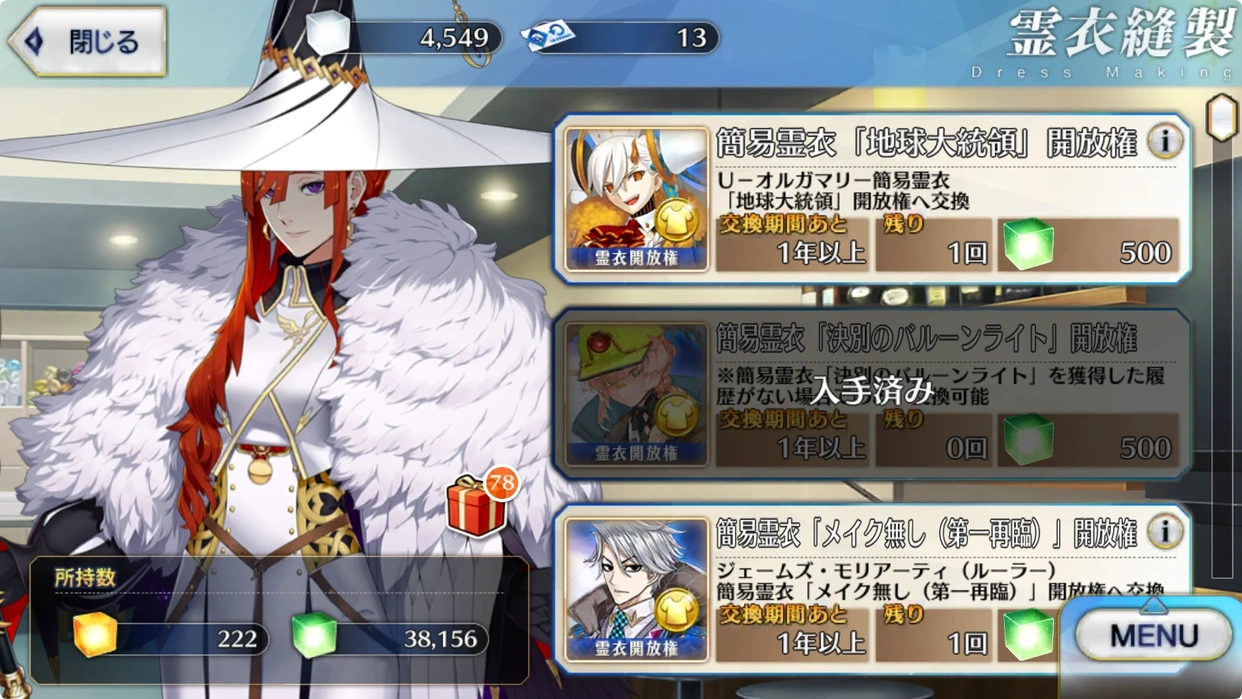This screenshot has height=699, width=1242.
Task: Close the Dress Making shop with 閉じる
Action: pos(88,42)
